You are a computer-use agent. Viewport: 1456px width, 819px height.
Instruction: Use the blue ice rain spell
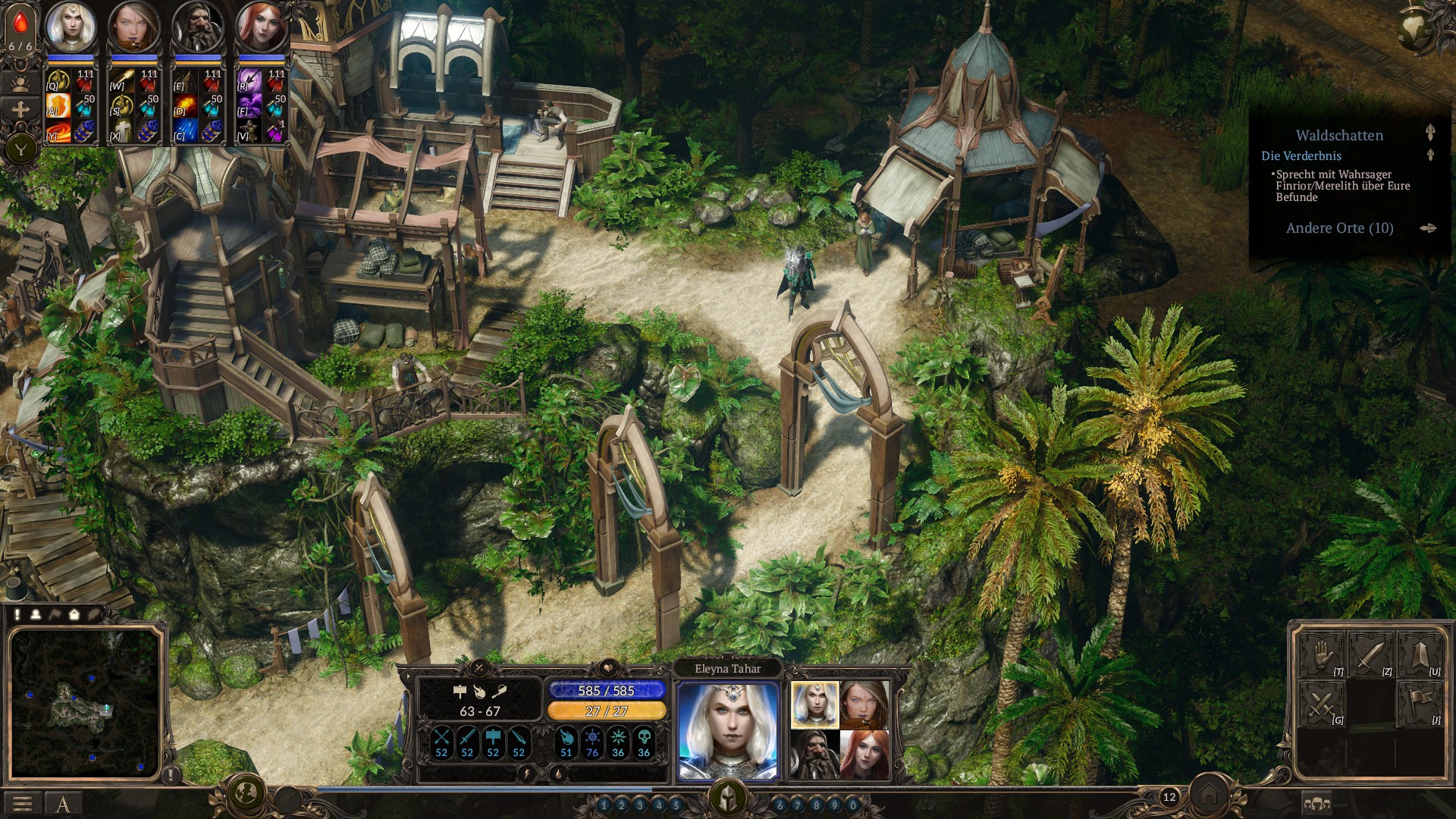pos(187,130)
